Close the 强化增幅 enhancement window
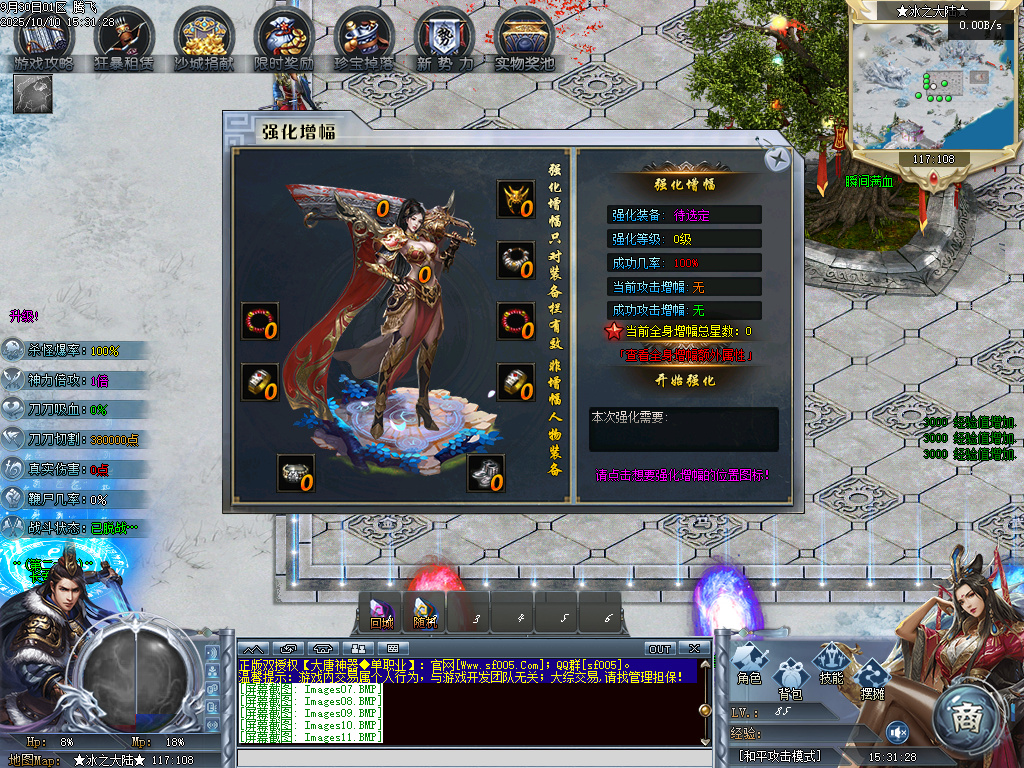 click(x=777, y=159)
